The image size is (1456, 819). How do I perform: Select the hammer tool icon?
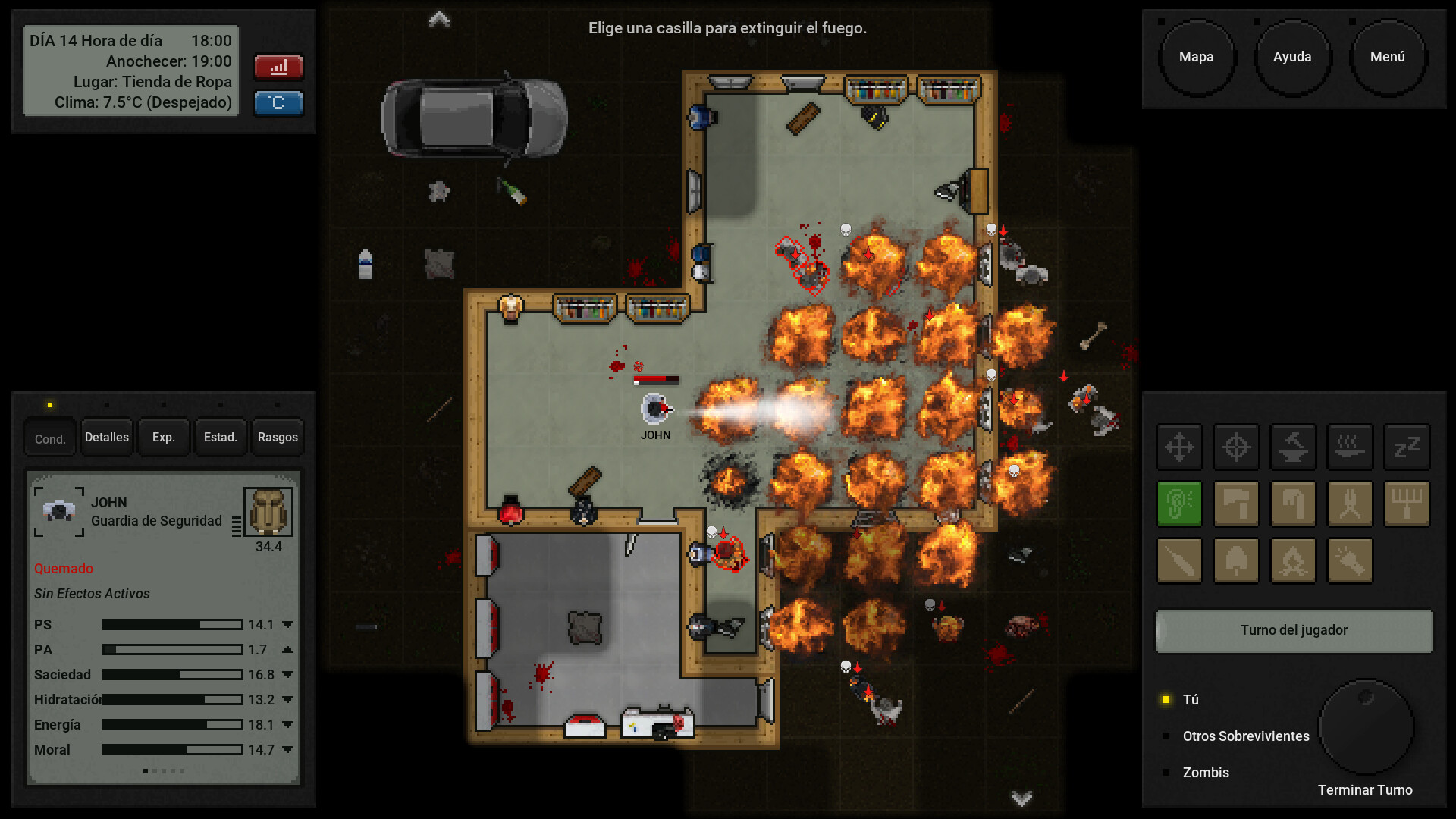point(1236,504)
